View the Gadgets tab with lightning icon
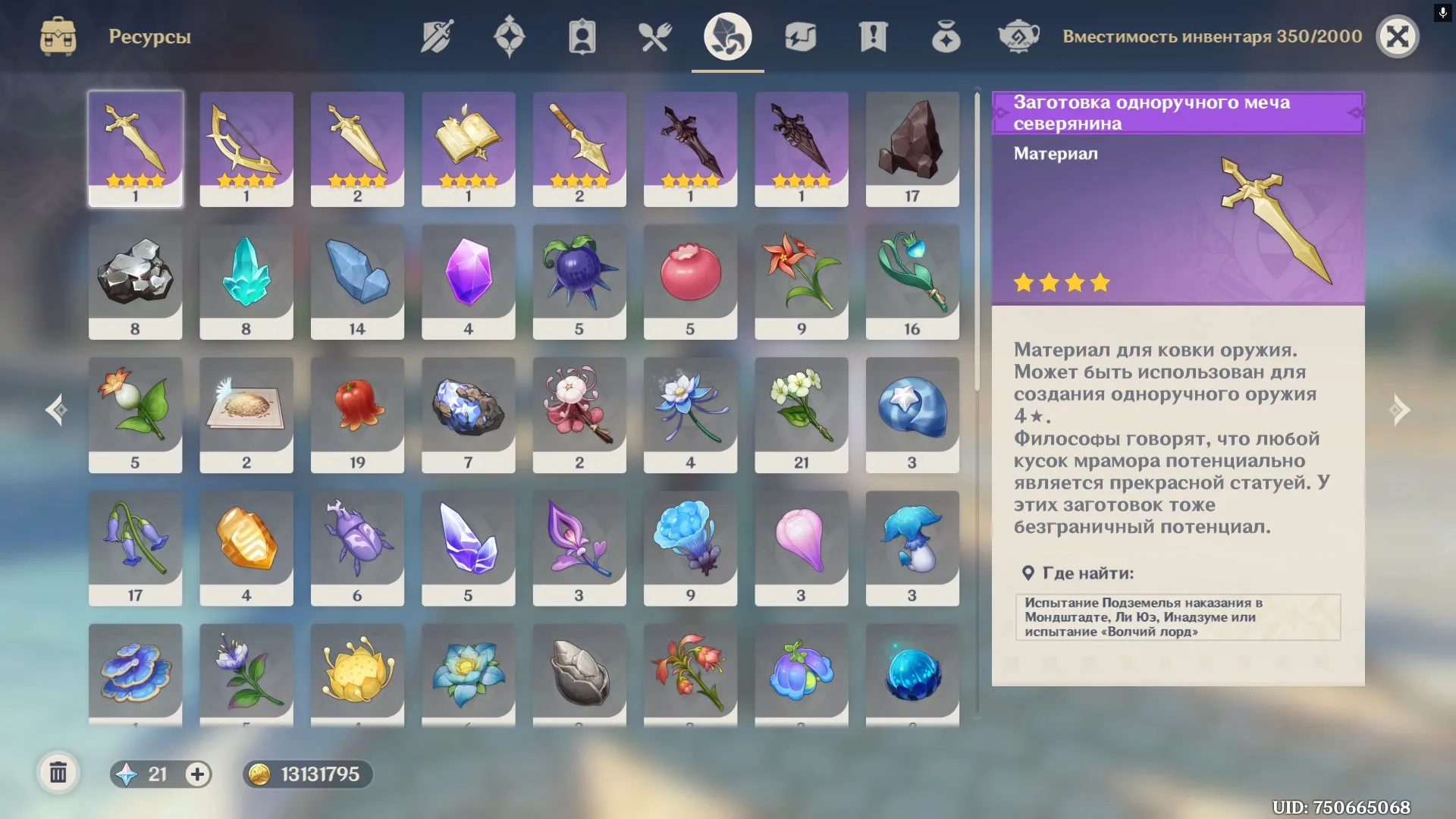Image resolution: width=1456 pixels, height=819 pixels. click(801, 36)
